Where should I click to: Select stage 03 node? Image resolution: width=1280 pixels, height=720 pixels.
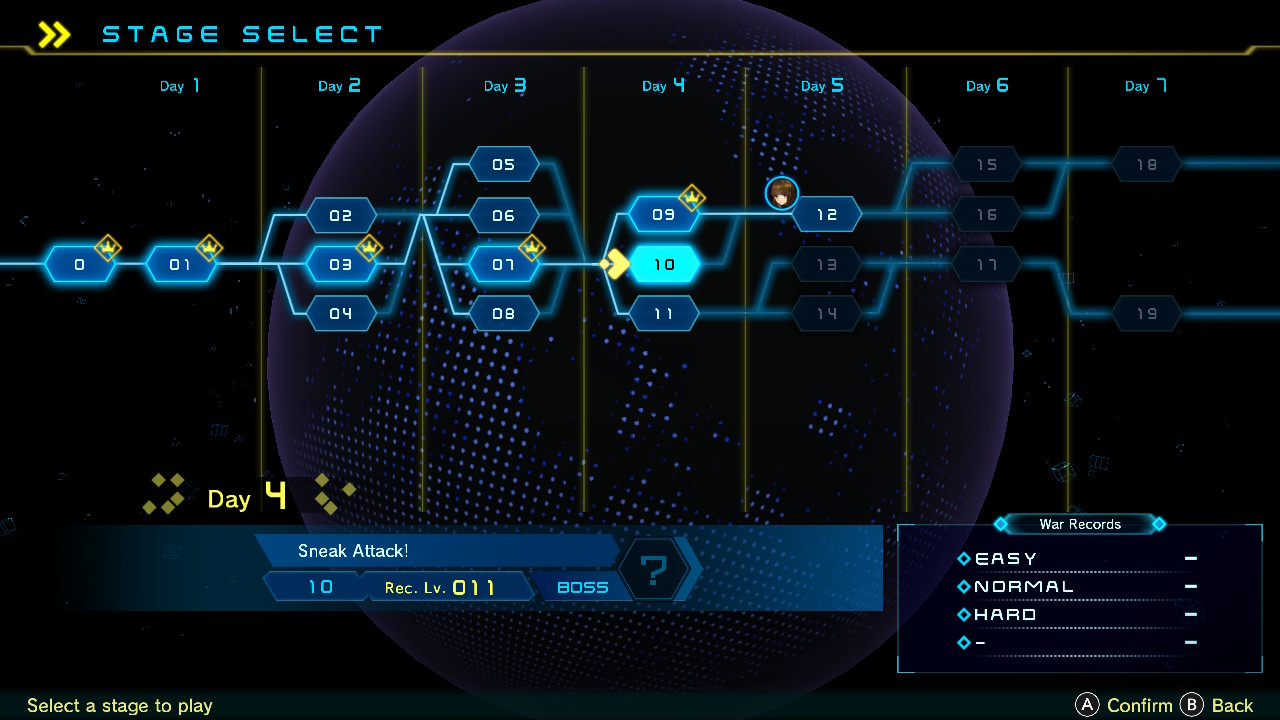[x=341, y=265]
